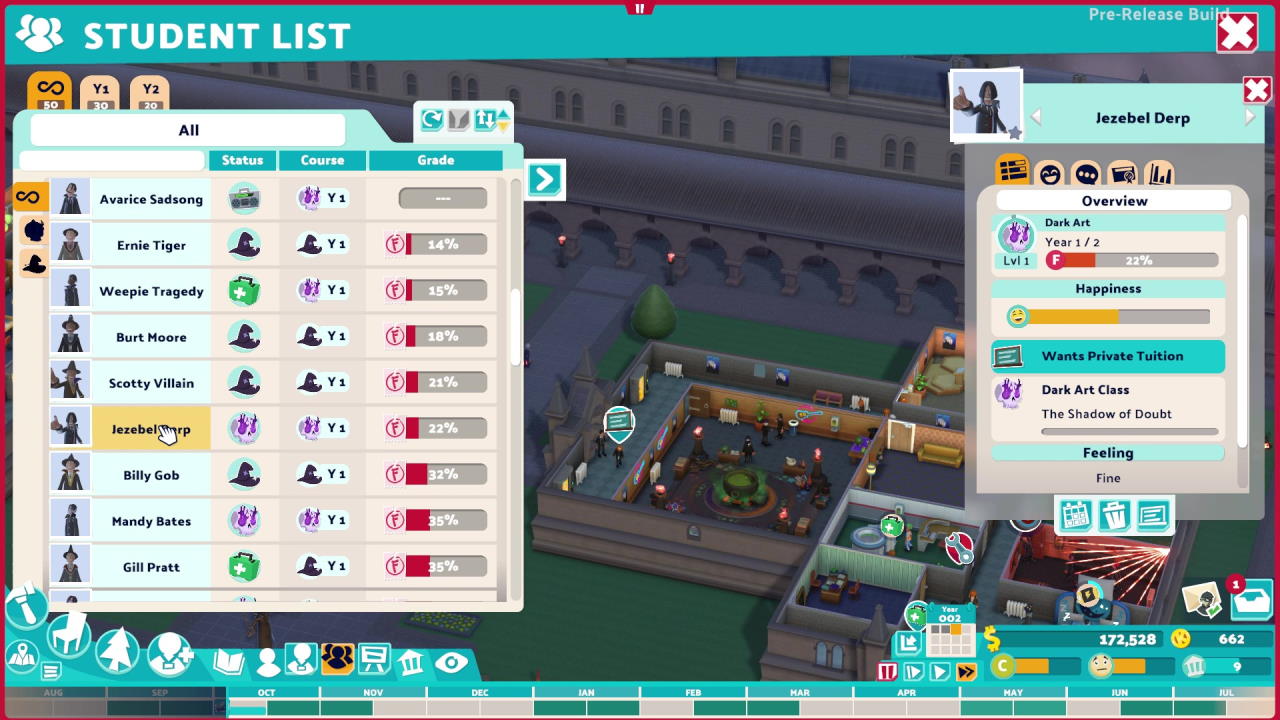Viewport: 1280px width, 720px height.
Task: Choose Weepie Tragedy from the list
Action: 151,291
